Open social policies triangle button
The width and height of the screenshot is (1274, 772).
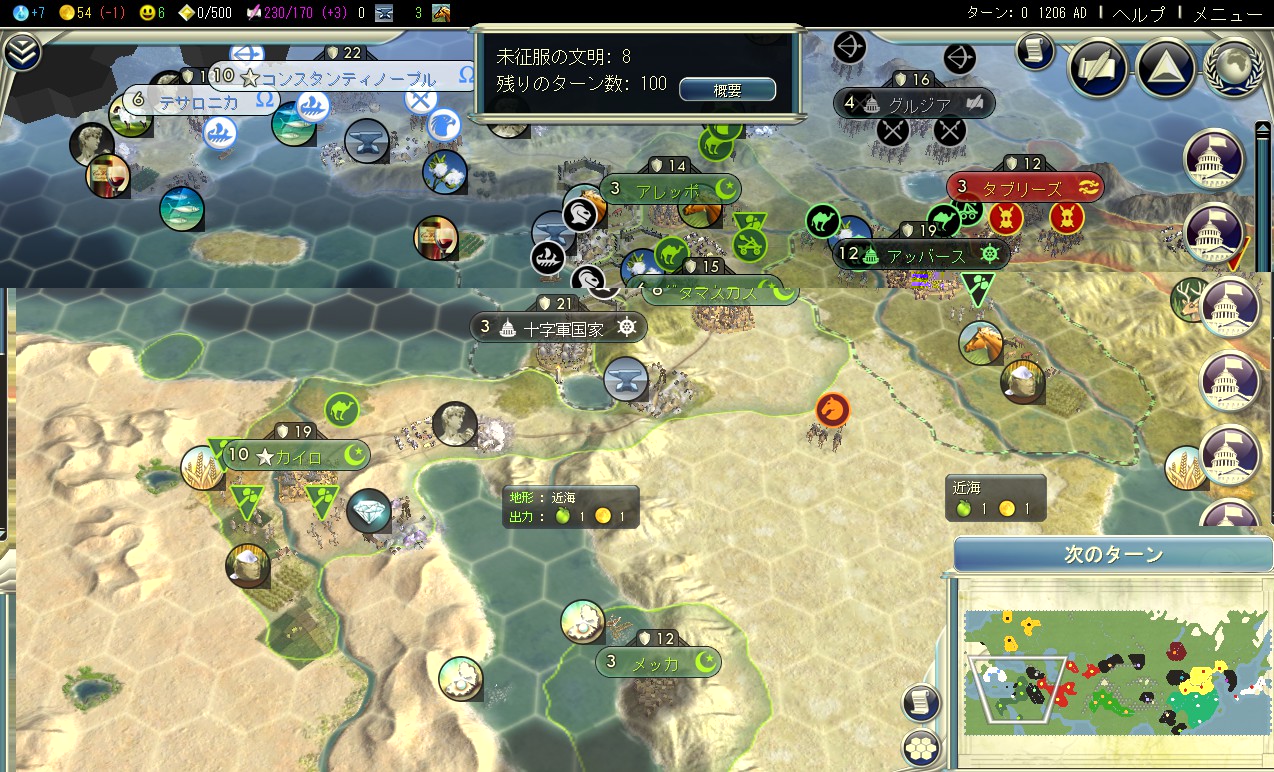1166,69
